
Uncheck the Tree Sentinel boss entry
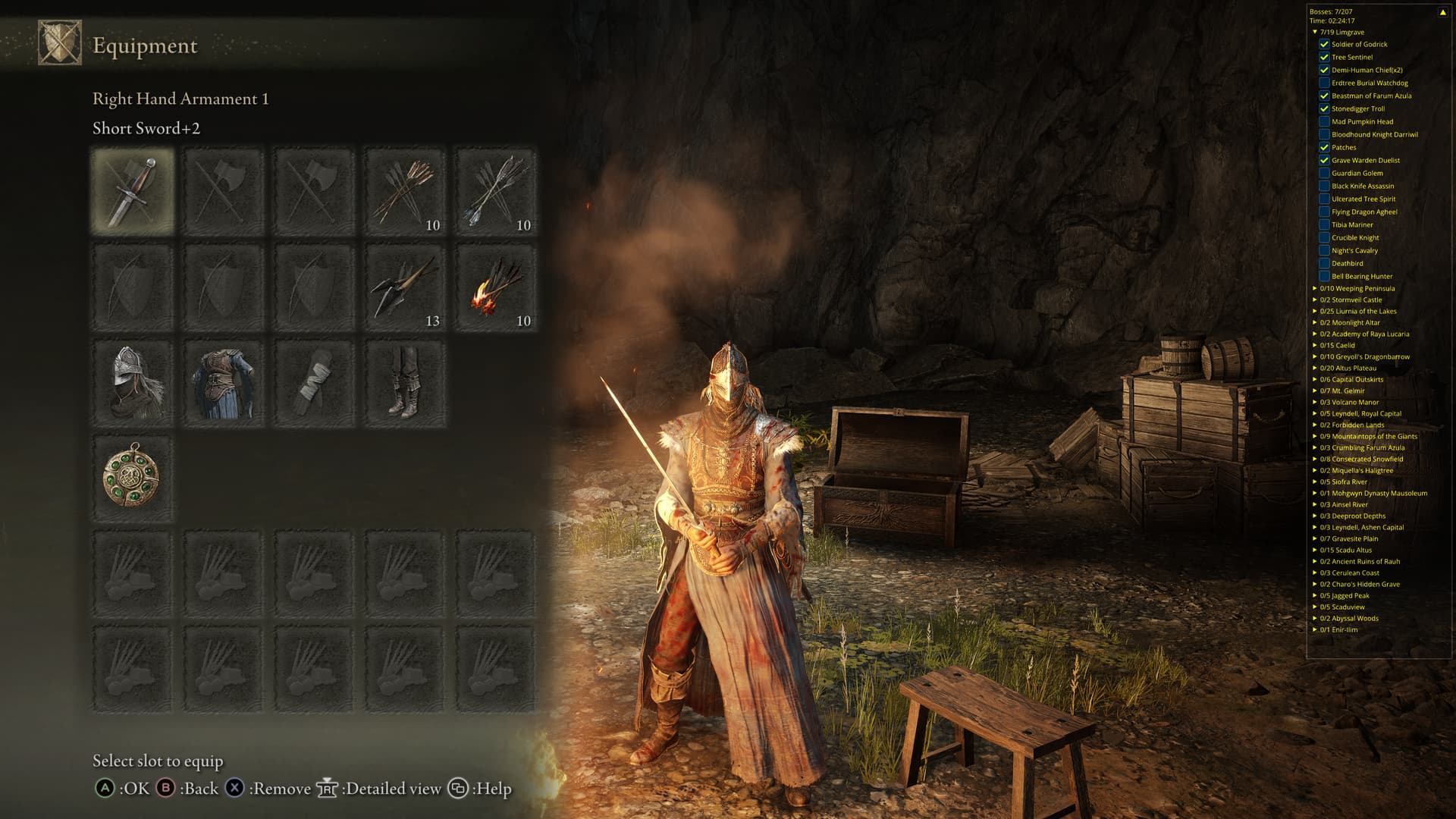(x=1324, y=57)
